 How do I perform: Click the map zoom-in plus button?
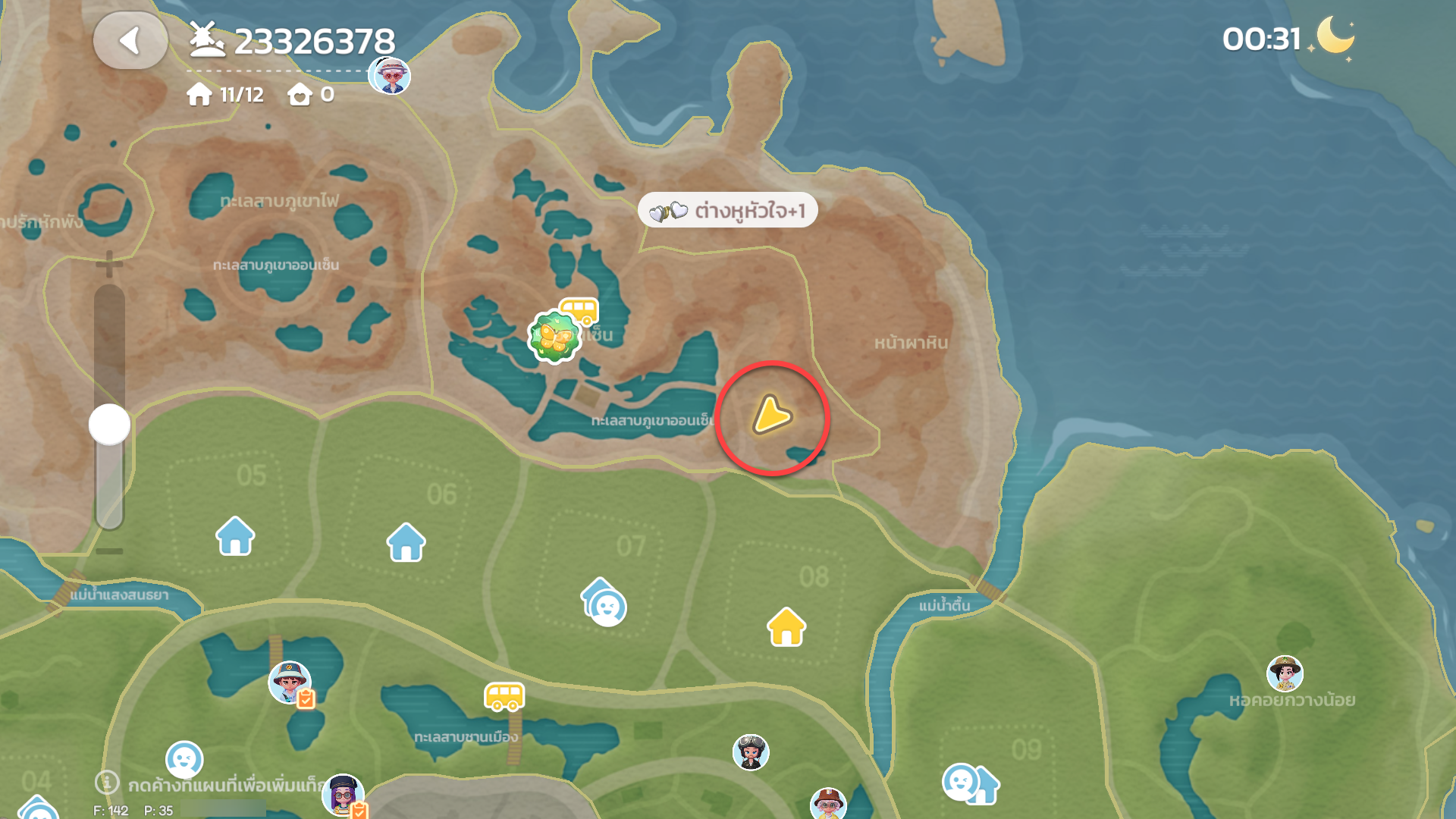coord(109,264)
